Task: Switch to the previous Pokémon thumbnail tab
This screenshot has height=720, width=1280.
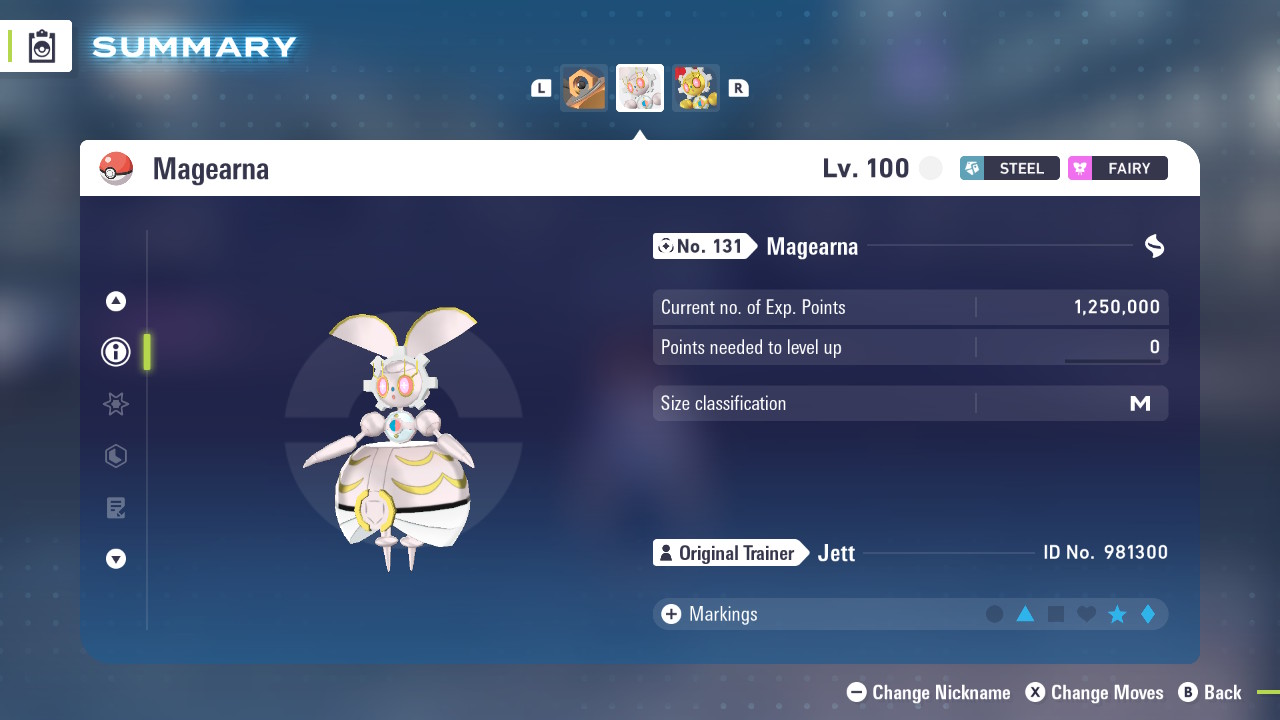Action: point(583,88)
